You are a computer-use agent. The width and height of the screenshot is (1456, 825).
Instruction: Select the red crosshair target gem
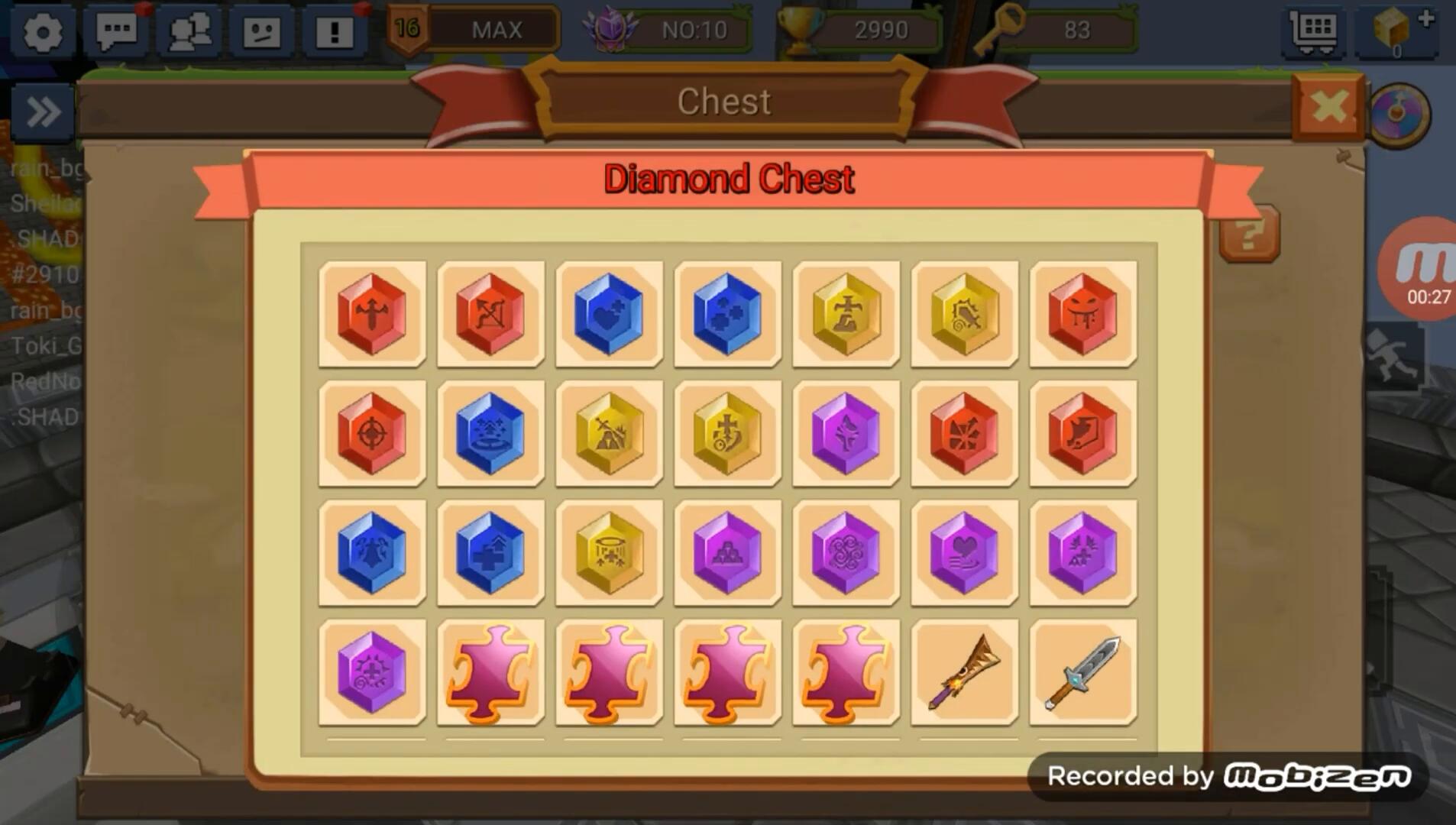click(372, 433)
